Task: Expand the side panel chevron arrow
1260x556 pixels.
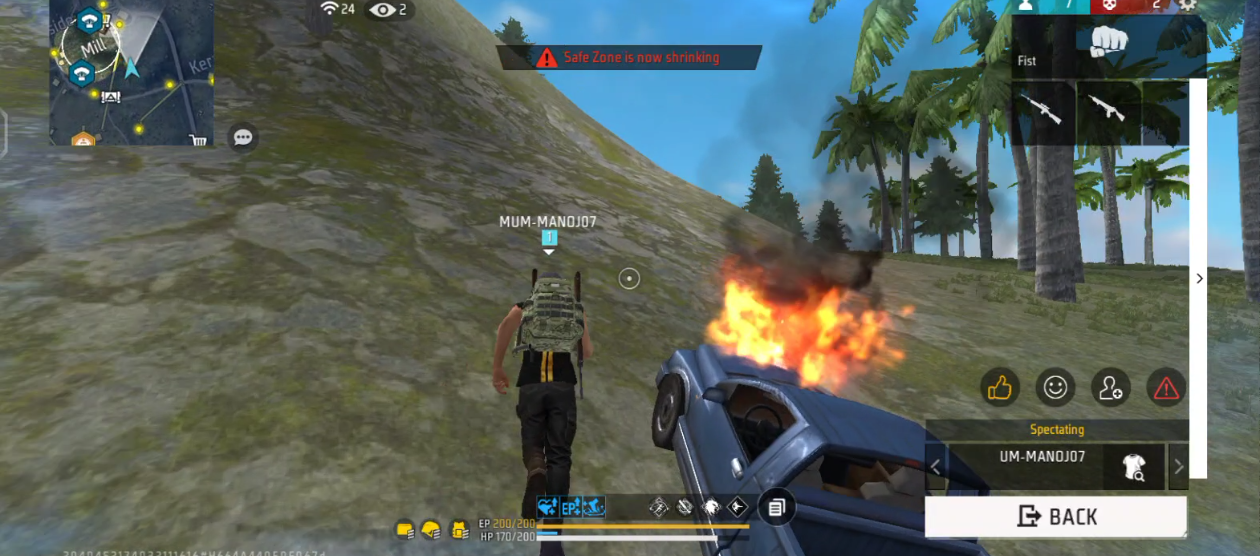Action: click(1200, 279)
